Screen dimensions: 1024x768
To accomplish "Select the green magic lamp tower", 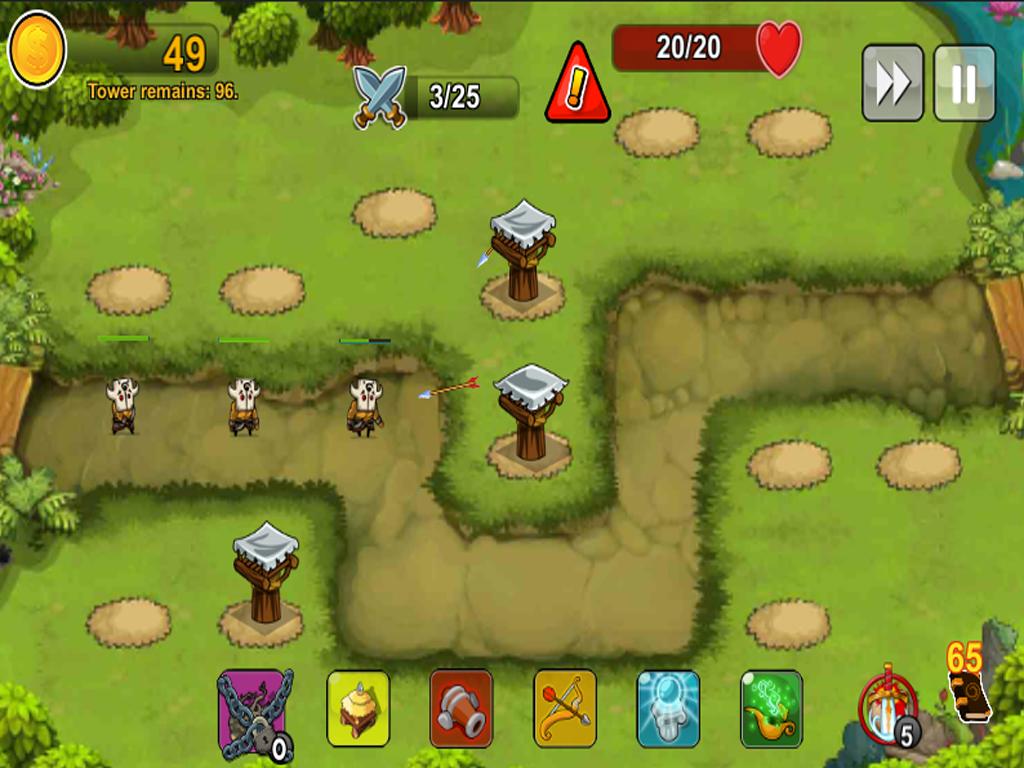I will pos(771,709).
